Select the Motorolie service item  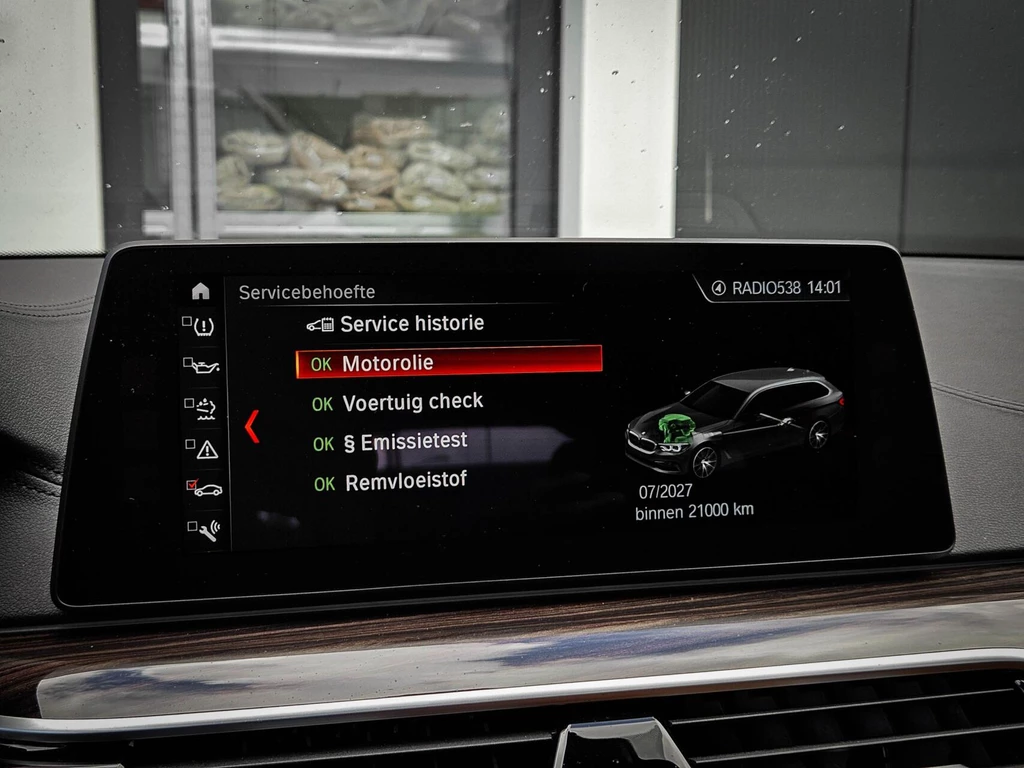coord(449,362)
